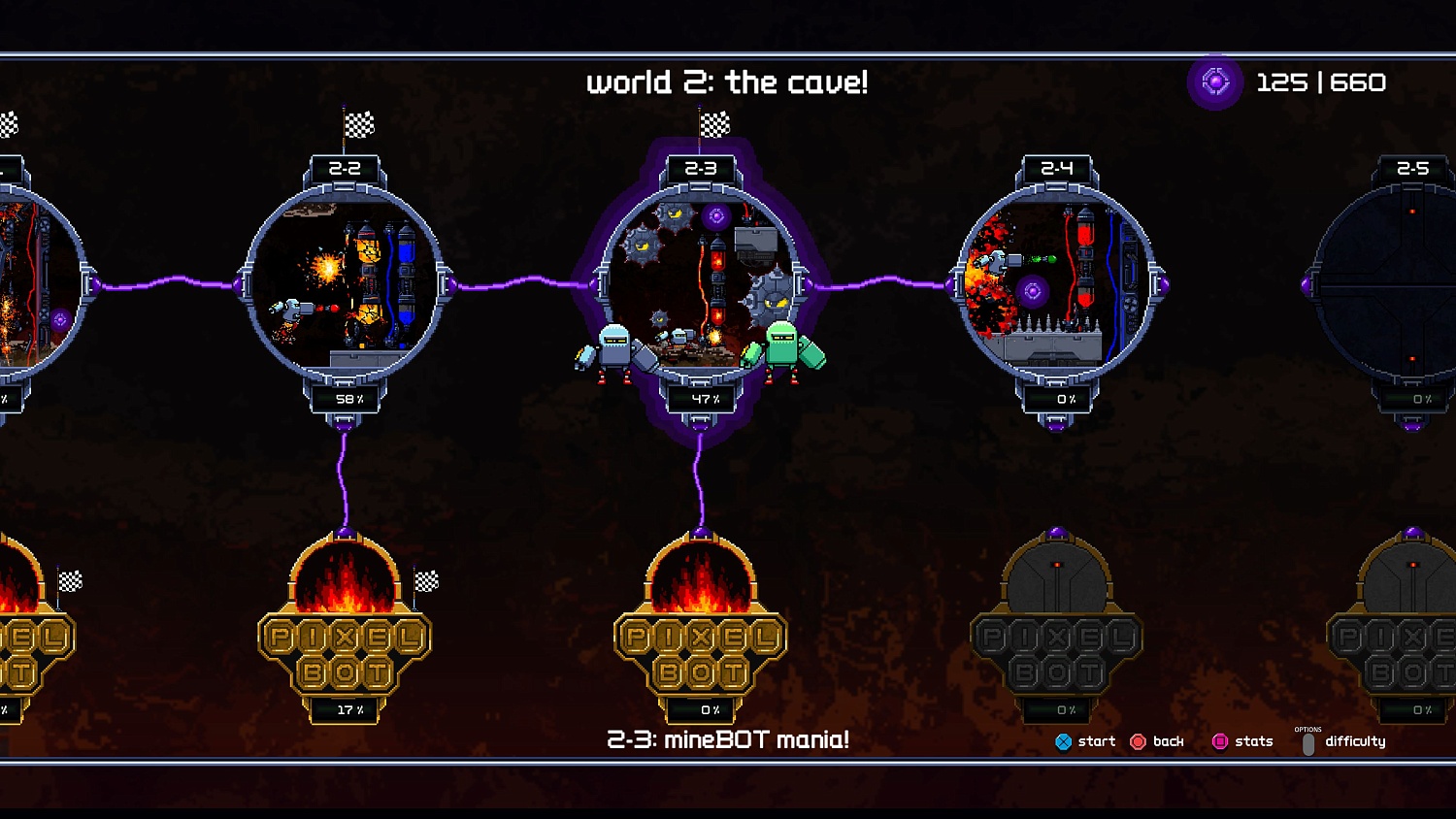1456x819 pixels.
Task: Select the highlighted level 2-3 mineBOT mania
Action: (701, 281)
